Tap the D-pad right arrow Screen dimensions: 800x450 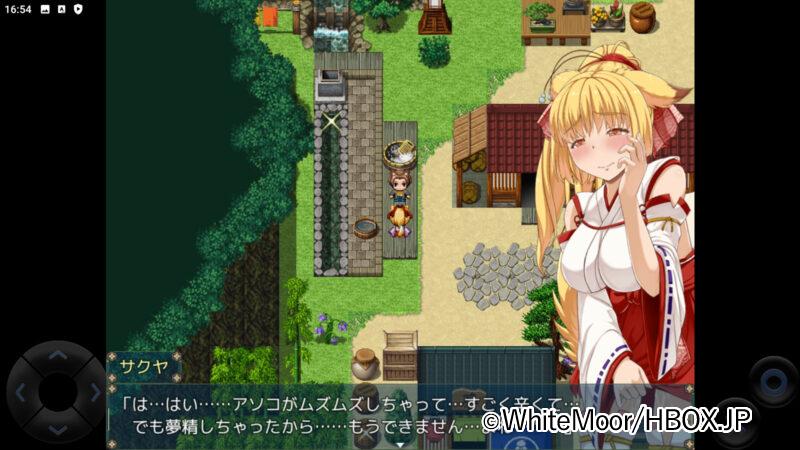tap(94, 392)
